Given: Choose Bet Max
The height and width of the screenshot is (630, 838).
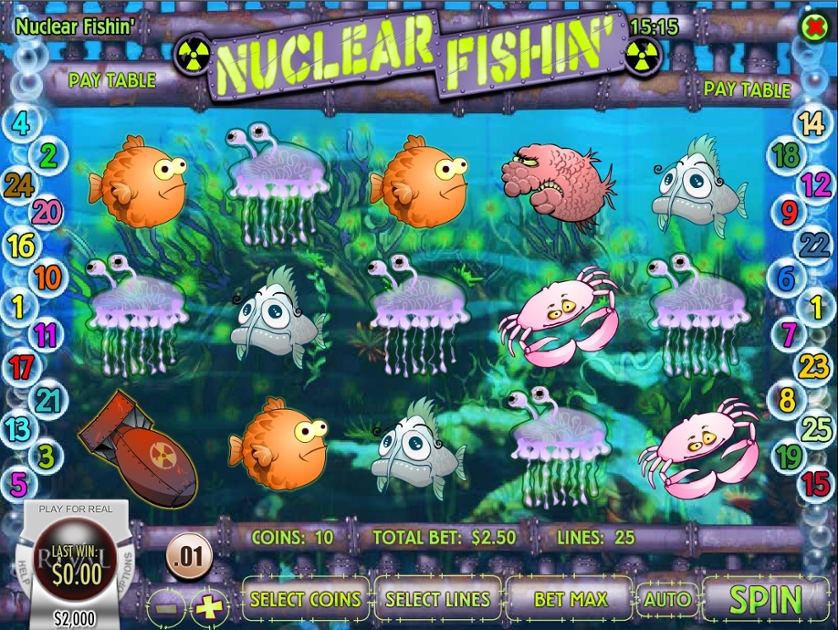Looking at the screenshot, I should point(570,600).
